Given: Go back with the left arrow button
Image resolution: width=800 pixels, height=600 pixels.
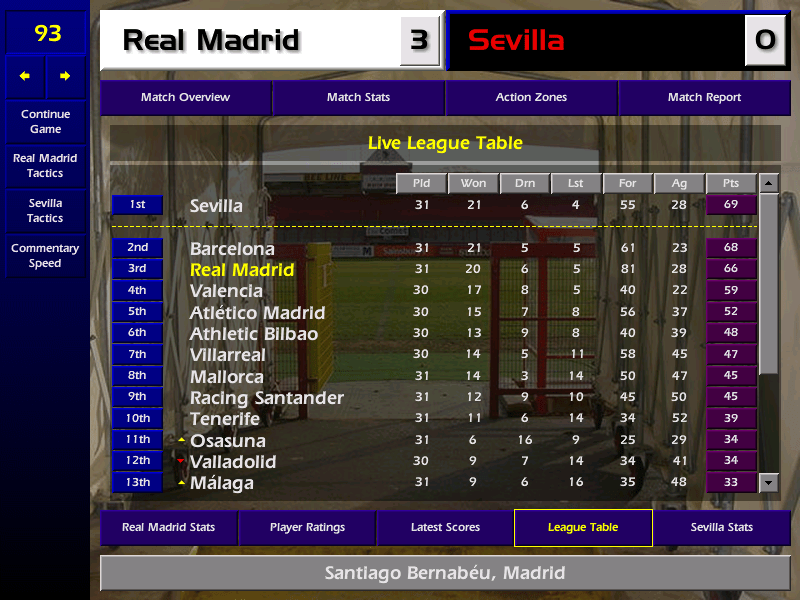Looking at the screenshot, I should click(25, 76).
